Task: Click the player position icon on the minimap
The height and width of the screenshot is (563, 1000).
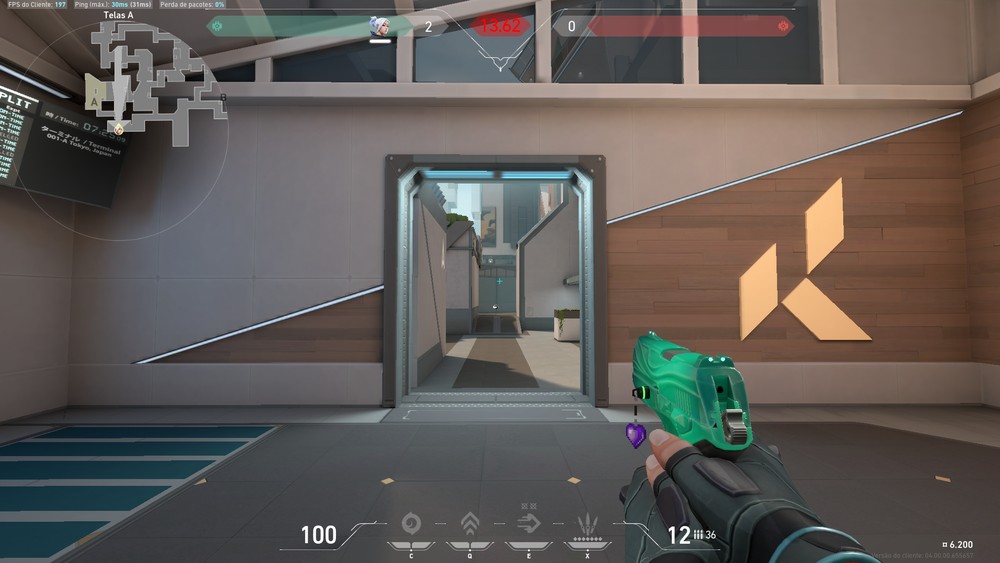Action: [119, 127]
